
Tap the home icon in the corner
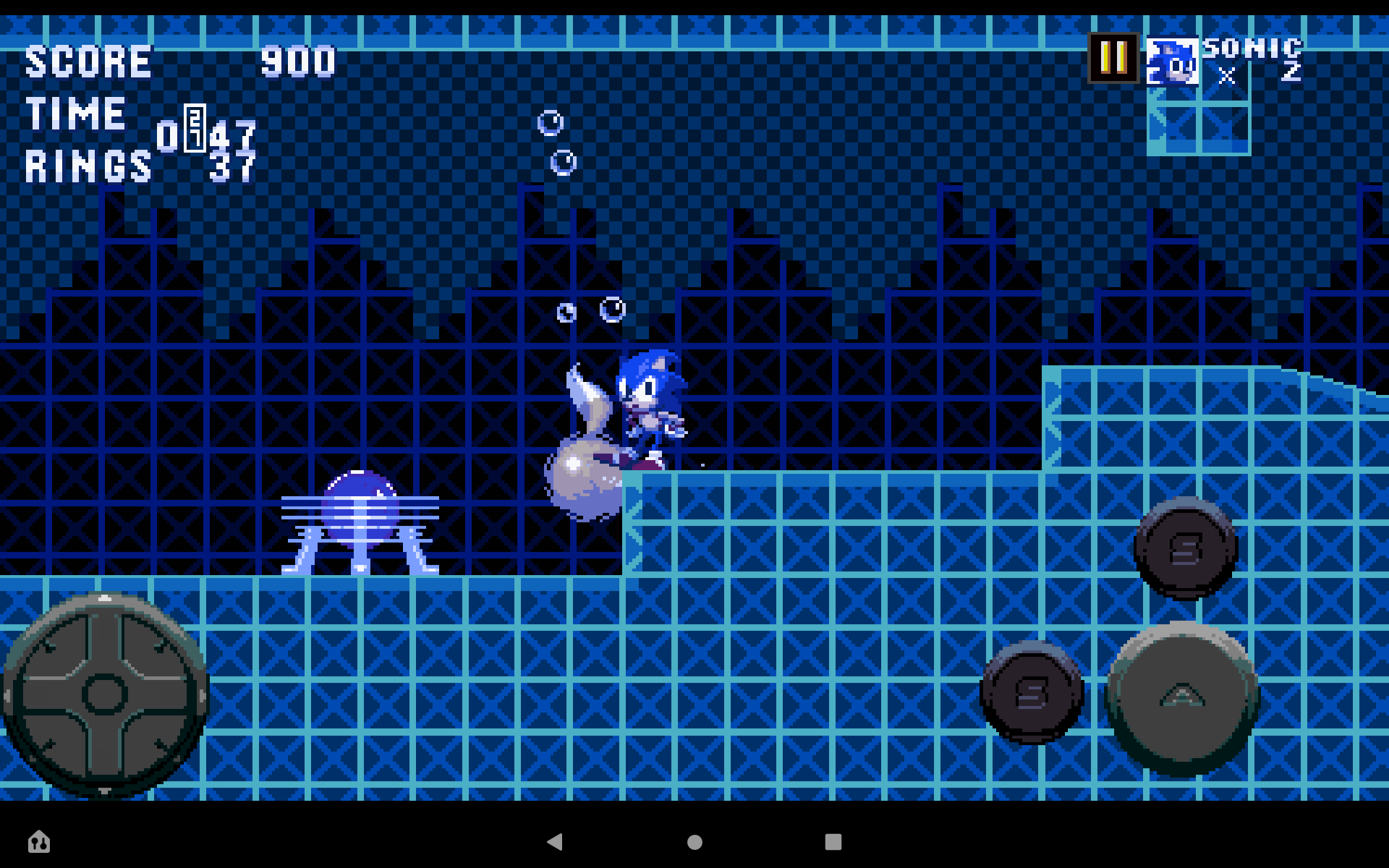click(x=40, y=842)
